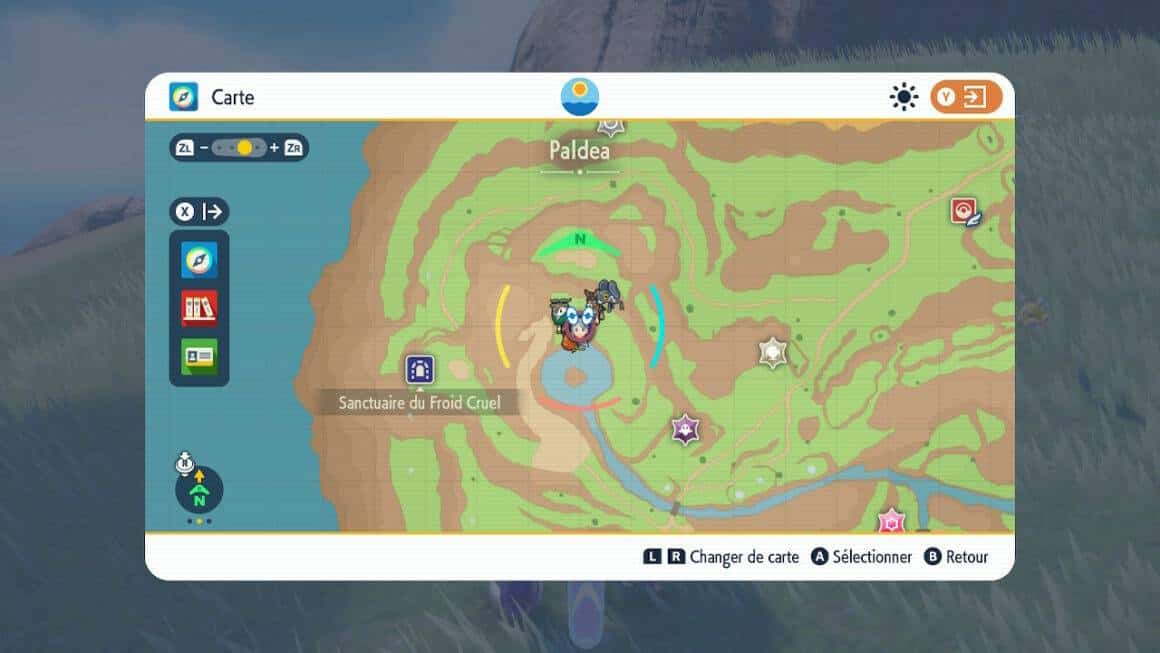
Task: Choose the white Tera Raid crystal marker
Action: click(x=772, y=352)
